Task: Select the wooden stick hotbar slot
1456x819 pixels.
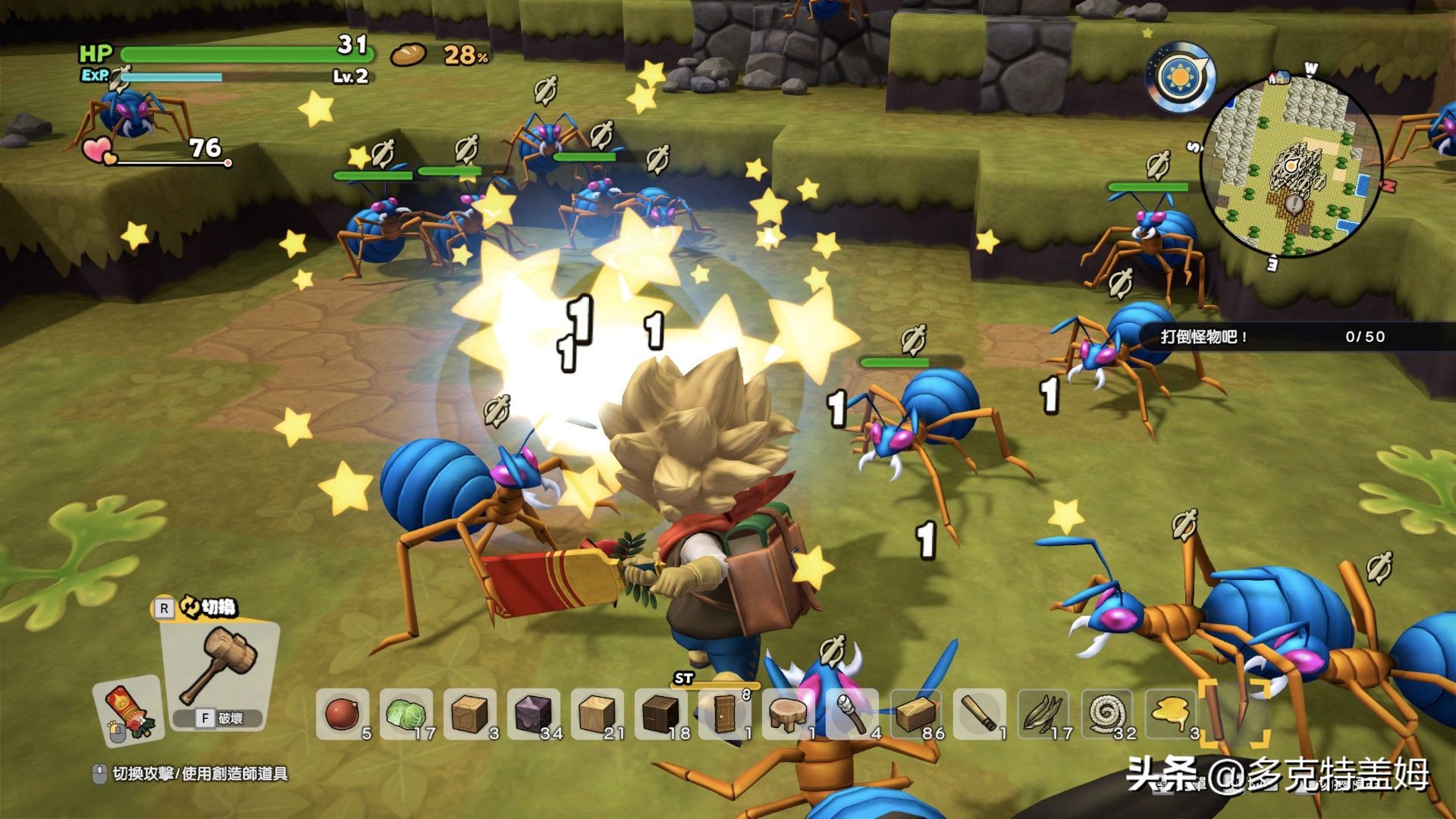Action: tap(978, 714)
